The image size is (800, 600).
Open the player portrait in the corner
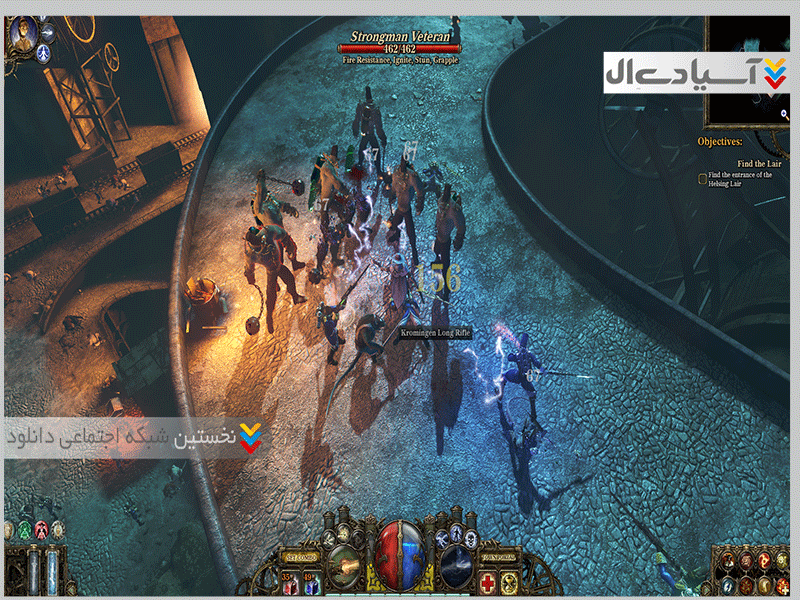(21, 35)
